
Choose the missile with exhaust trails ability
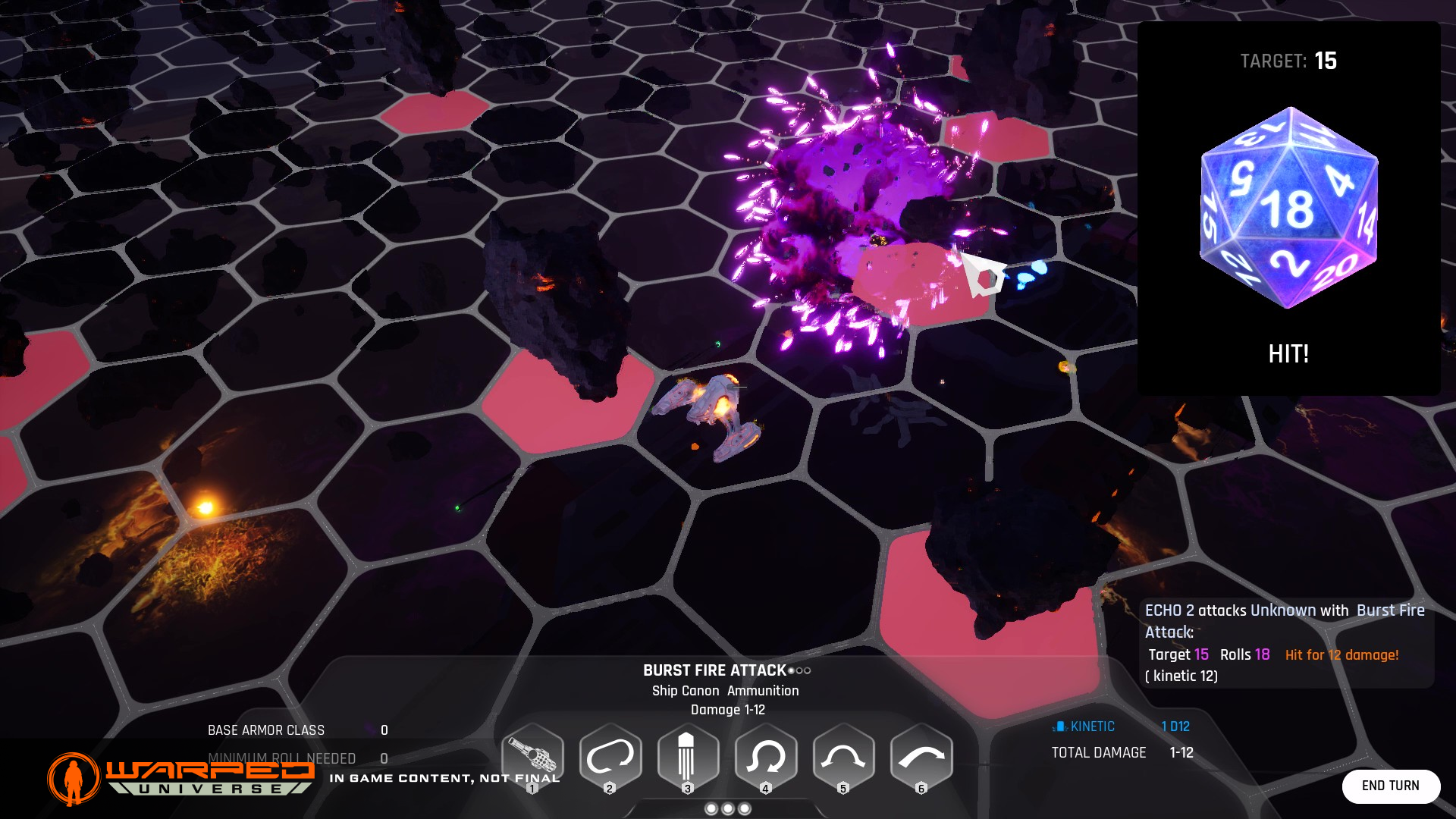688,757
